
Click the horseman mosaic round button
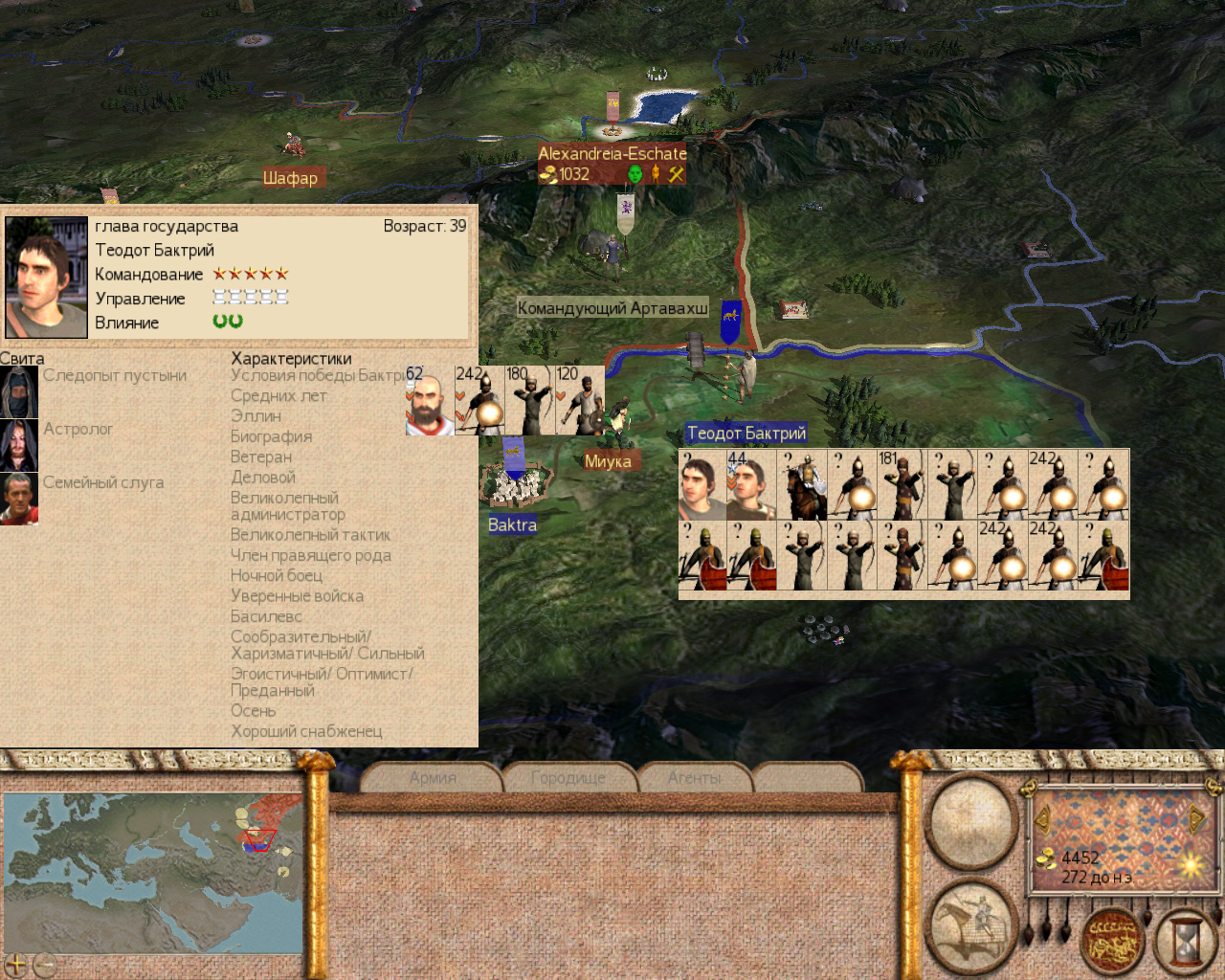970,924
